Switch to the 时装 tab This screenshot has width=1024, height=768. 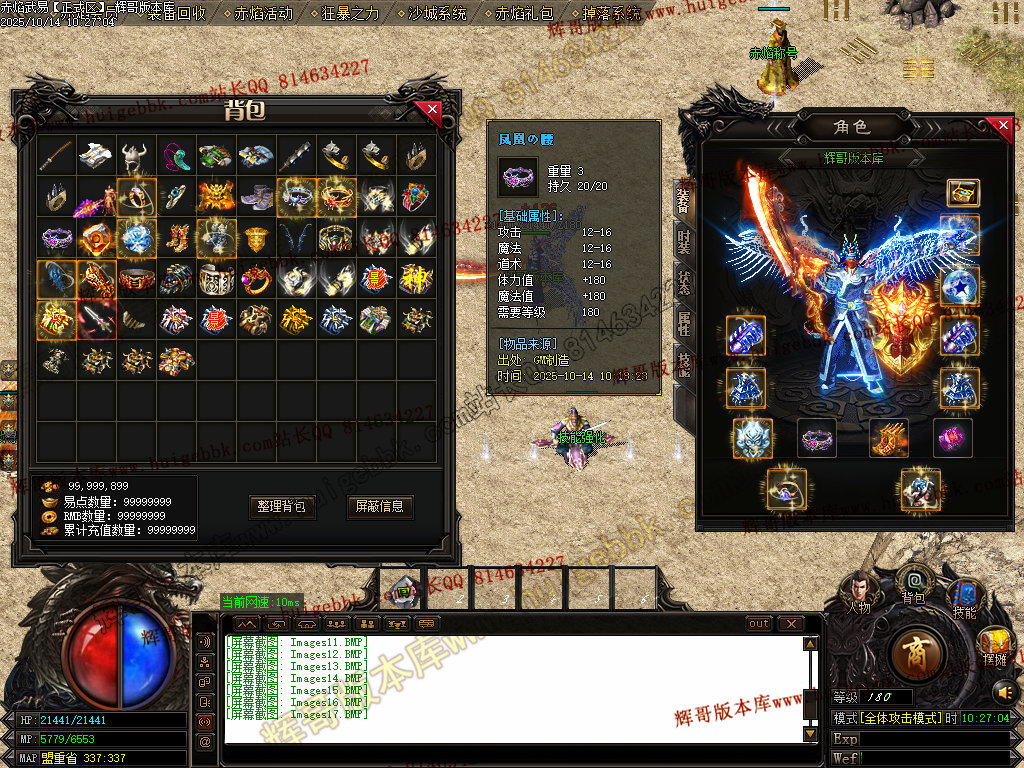[x=685, y=241]
